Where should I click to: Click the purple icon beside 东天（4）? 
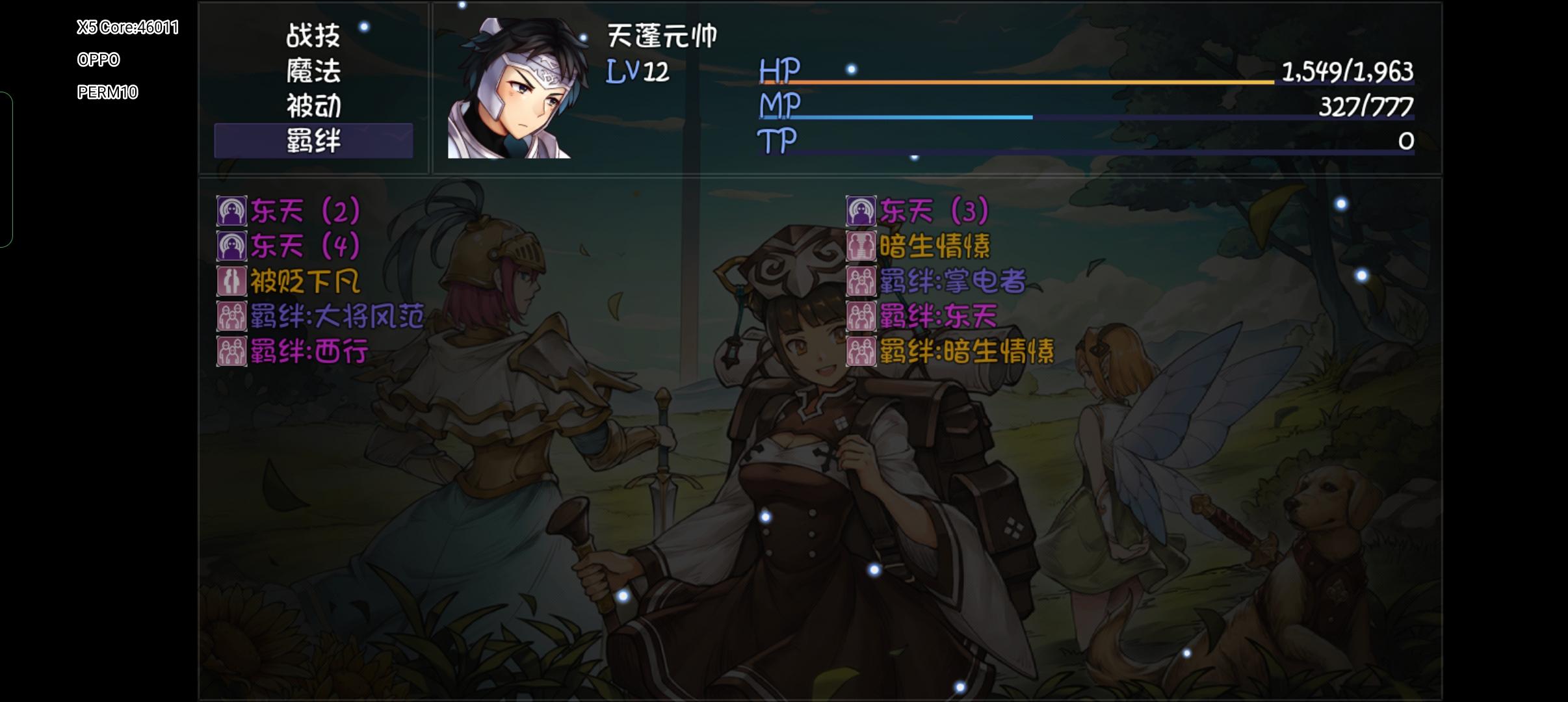231,245
